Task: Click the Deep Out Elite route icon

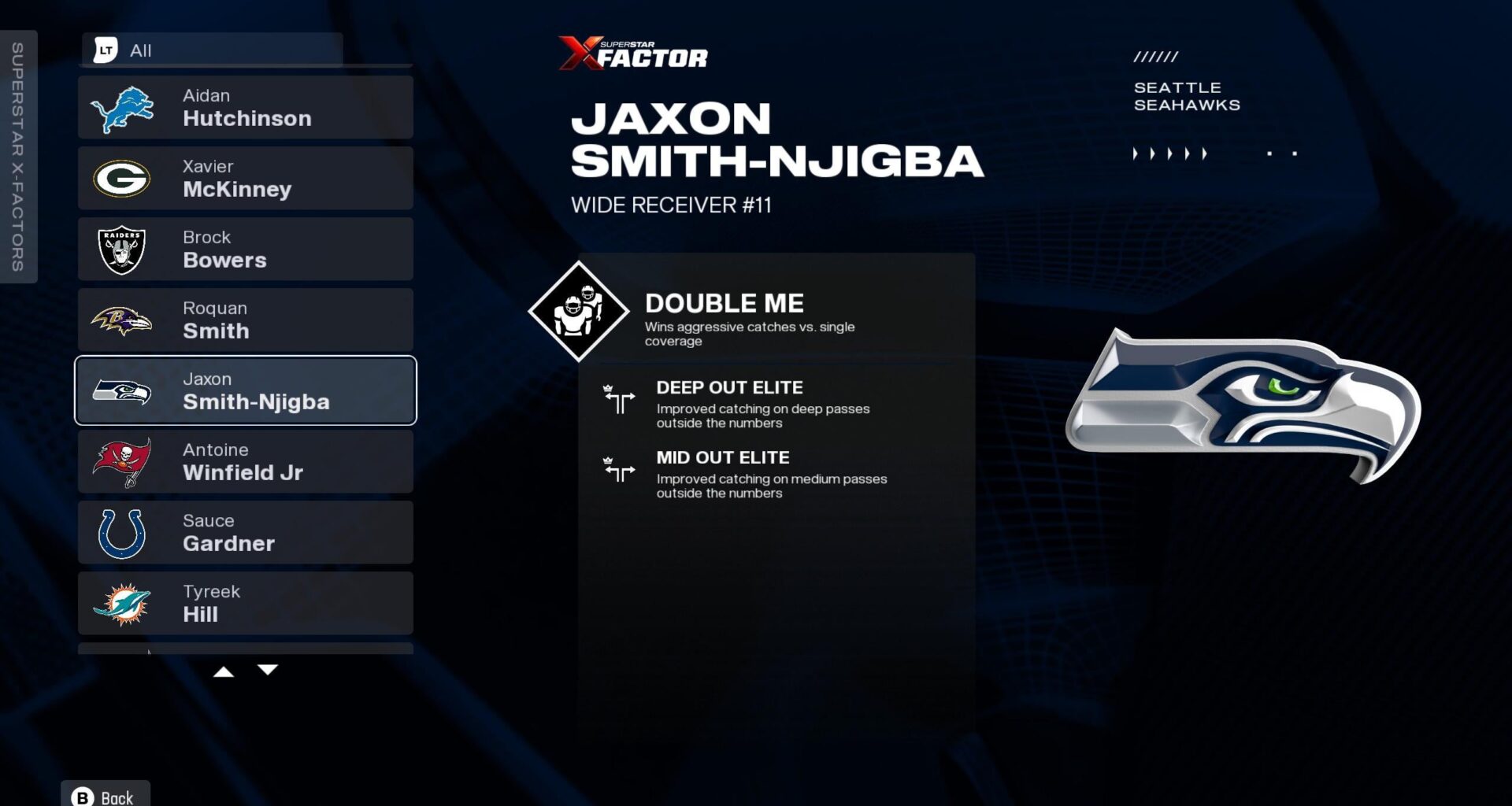Action: pyautogui.click(x=621, y=401)
